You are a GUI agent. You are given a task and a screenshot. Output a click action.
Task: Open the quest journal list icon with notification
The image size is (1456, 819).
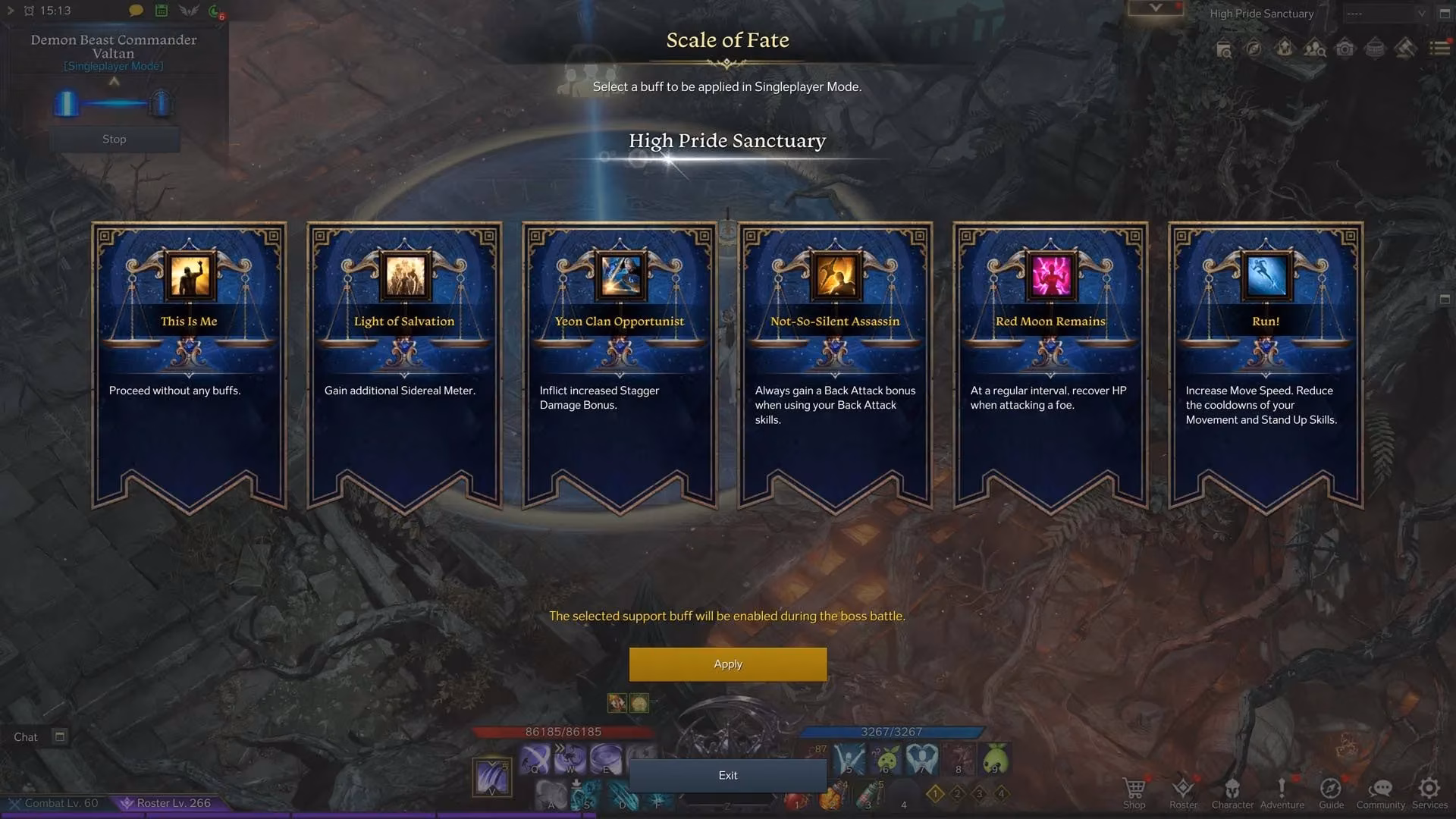pyautogui.click(x=1438, y=48)
